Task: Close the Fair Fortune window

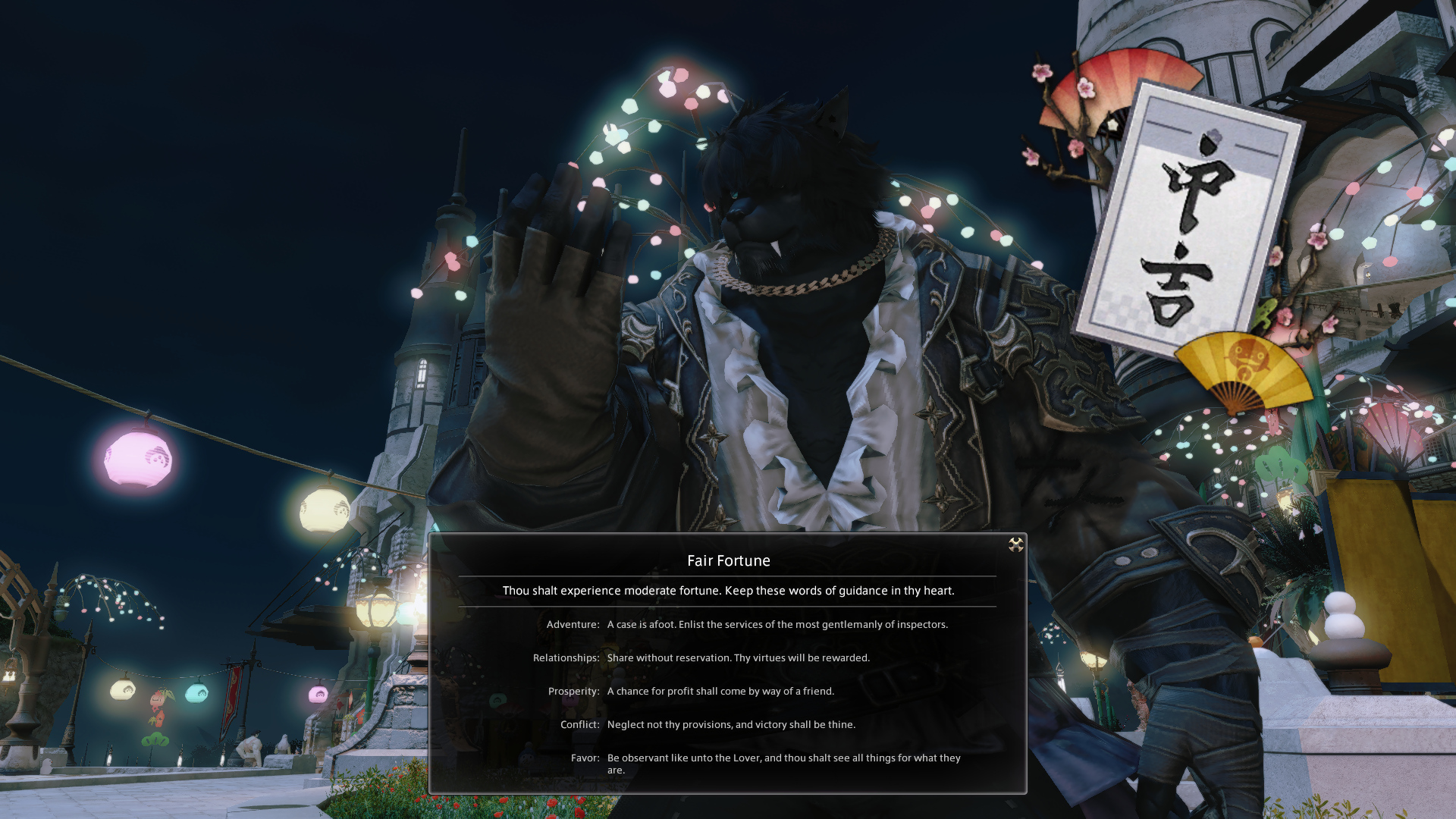Action: 1015,544
